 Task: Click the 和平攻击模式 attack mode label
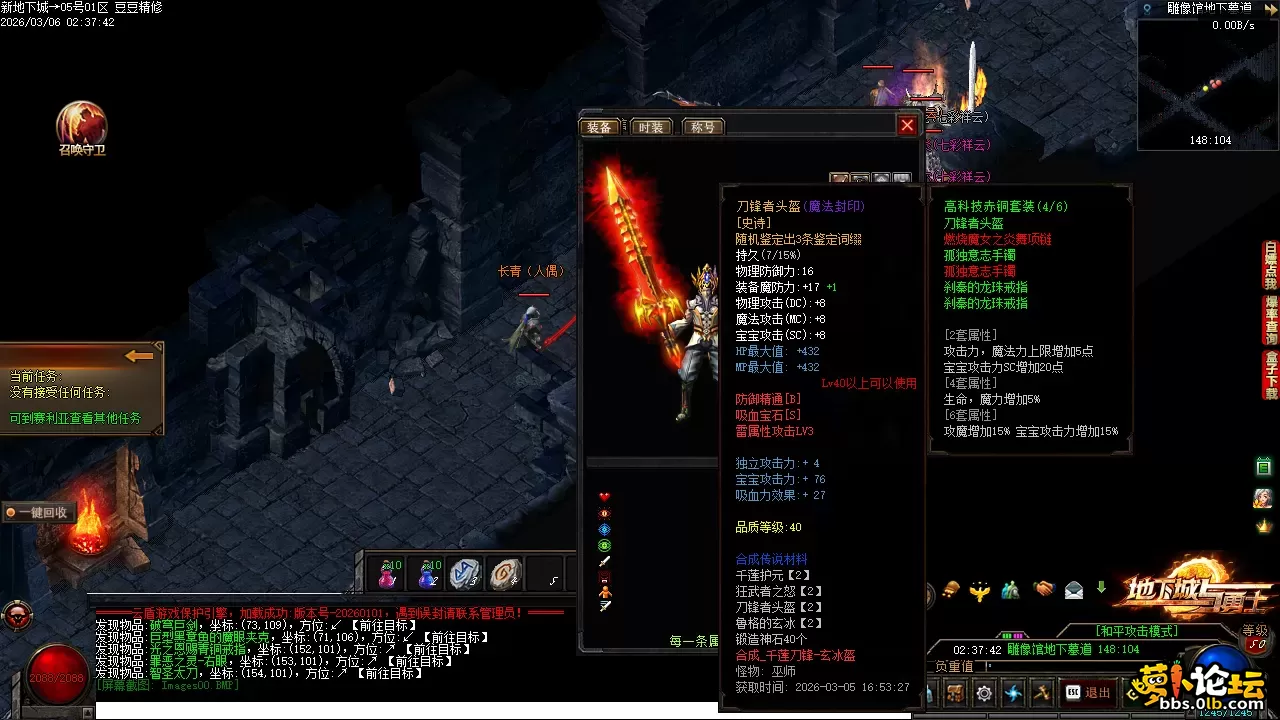(x=1136, y=631)
